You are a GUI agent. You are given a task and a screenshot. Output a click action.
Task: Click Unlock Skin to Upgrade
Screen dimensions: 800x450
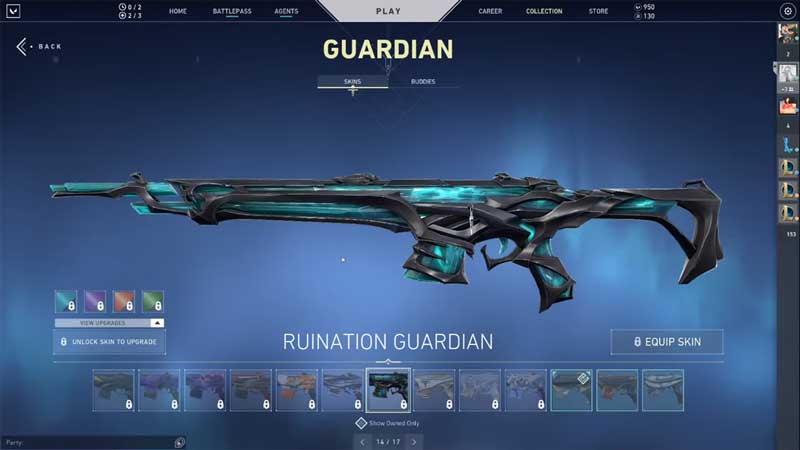[x=109, y=342]
